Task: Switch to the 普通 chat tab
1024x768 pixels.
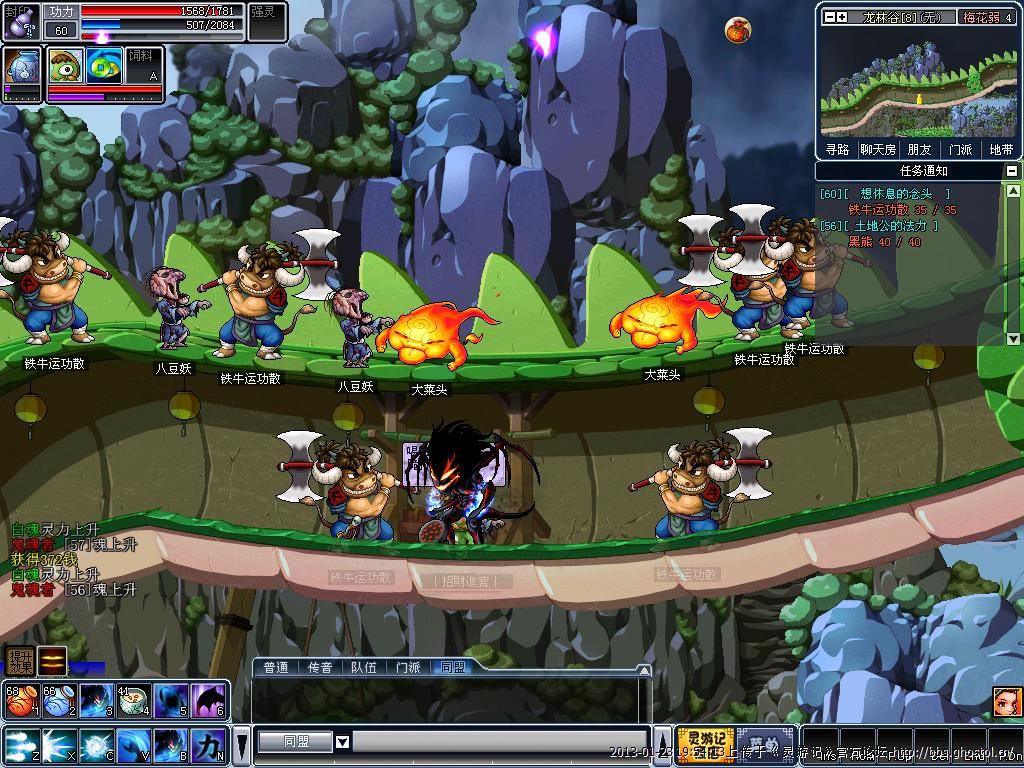Action: point(275,667)
